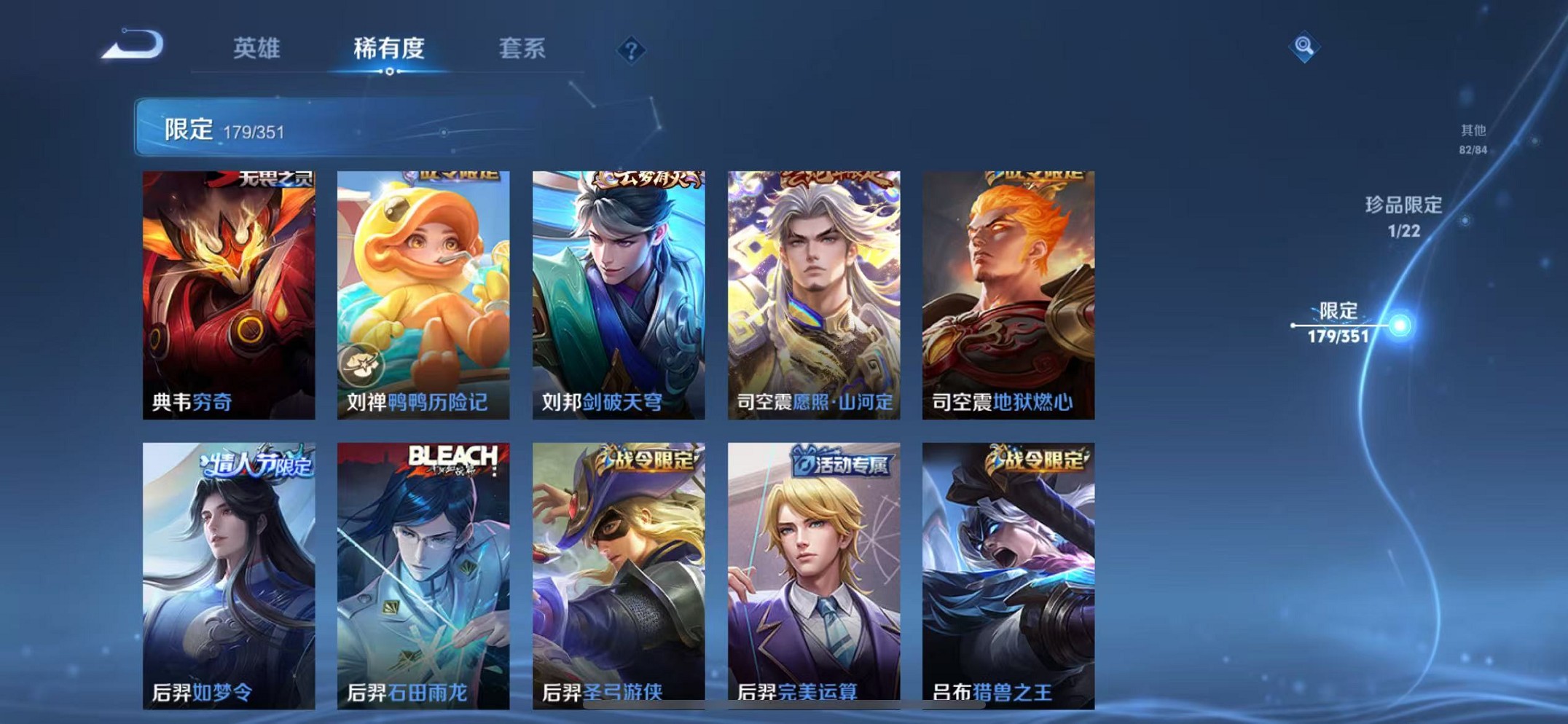
Task: Switch to the 套系 tab
Action: pos(523,49)
